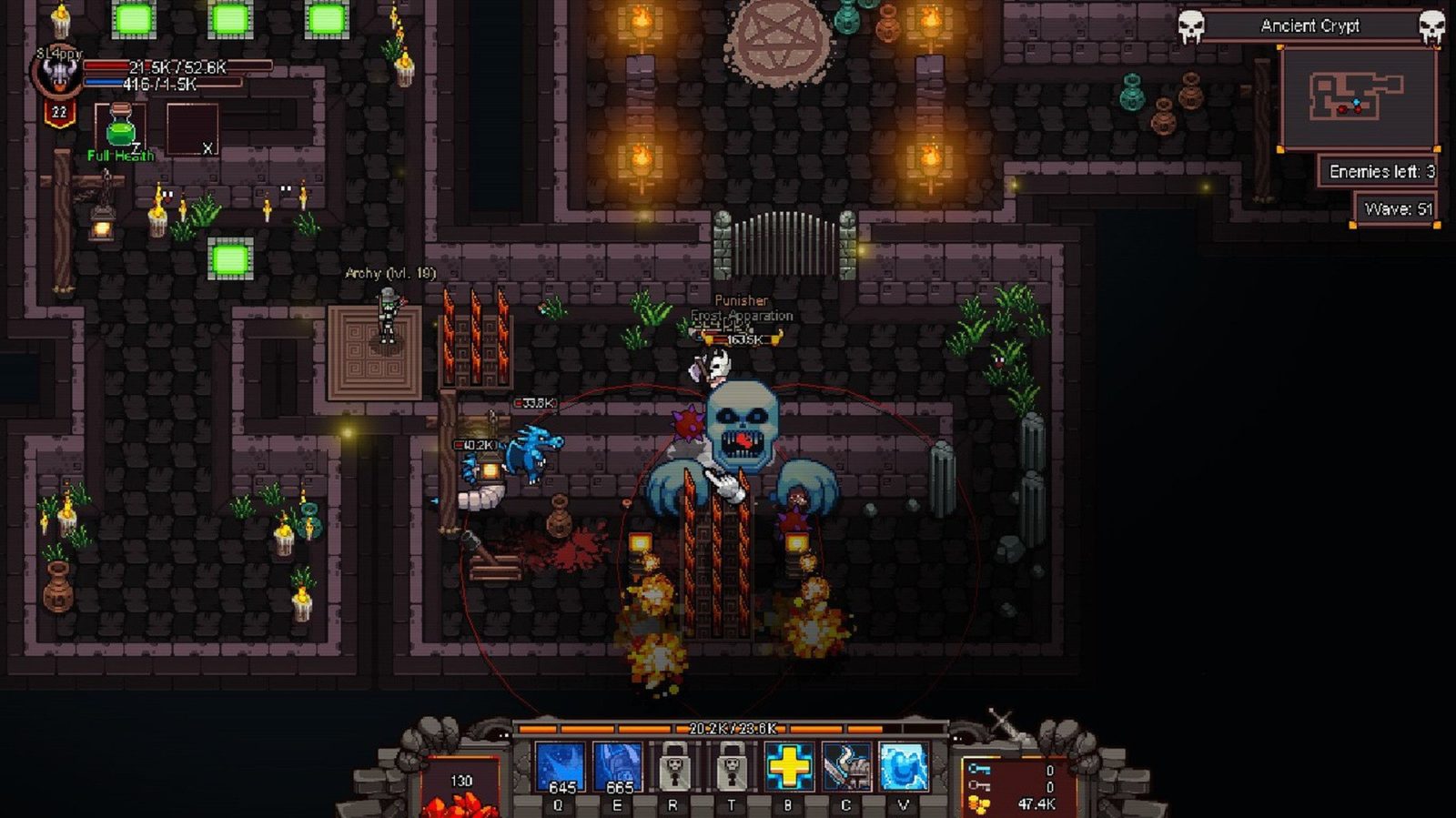The image size is (1456, 818).
Task: Click the red crystal resource panel showing 130
Action: [x=461, y=788]
